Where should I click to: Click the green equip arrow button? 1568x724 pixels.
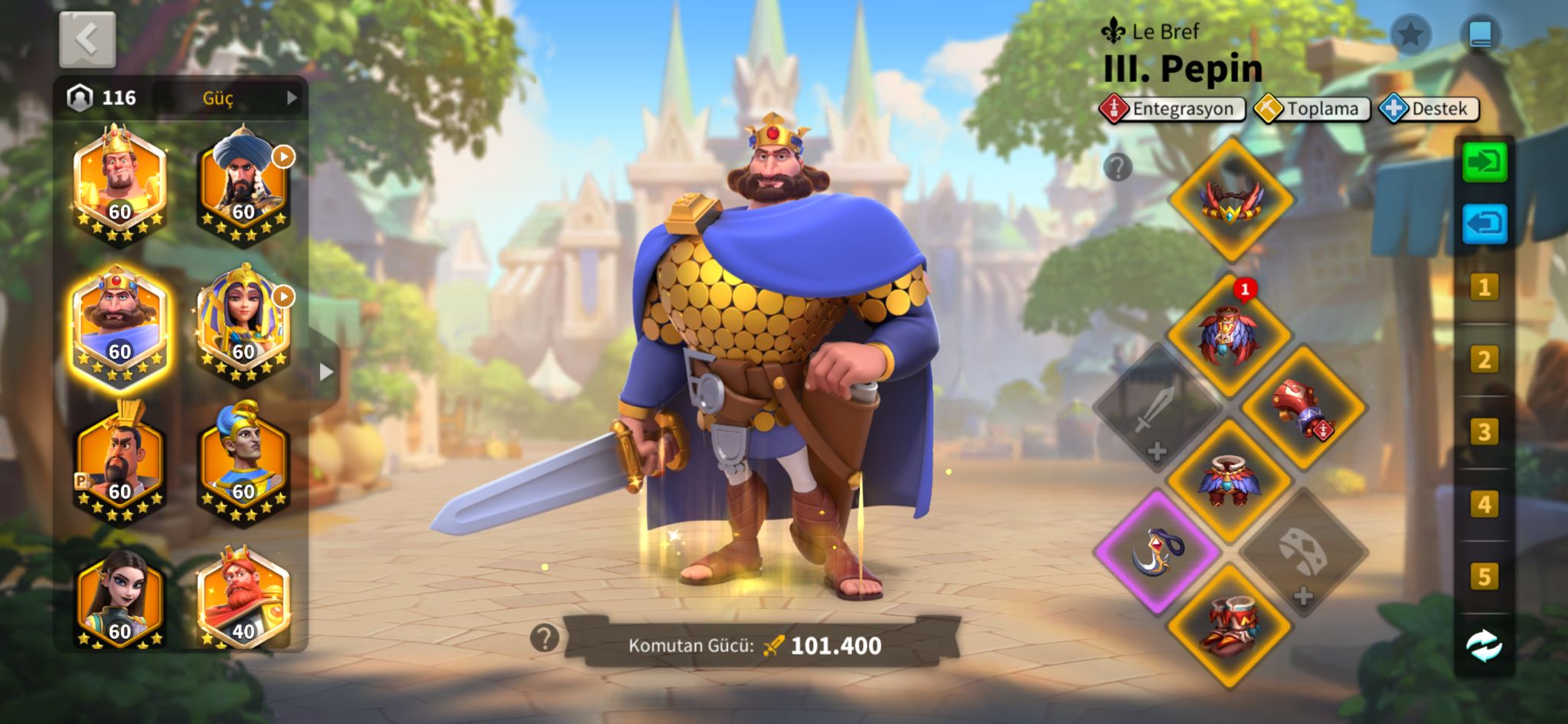coord(1484,162)
